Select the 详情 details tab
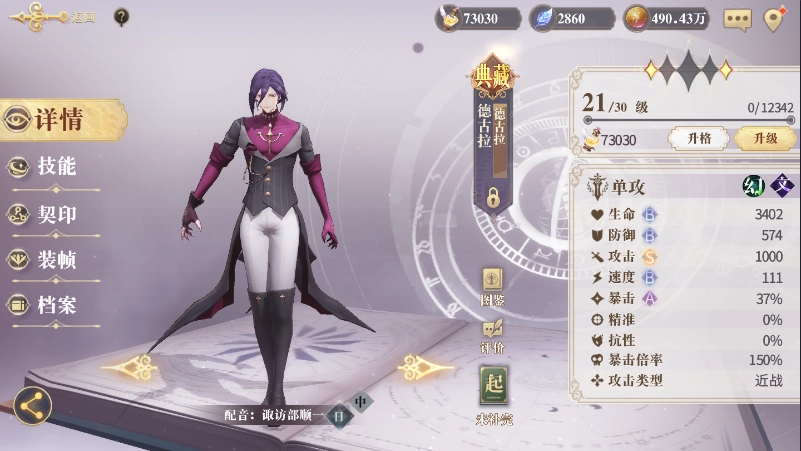 [x=58, y=120]
